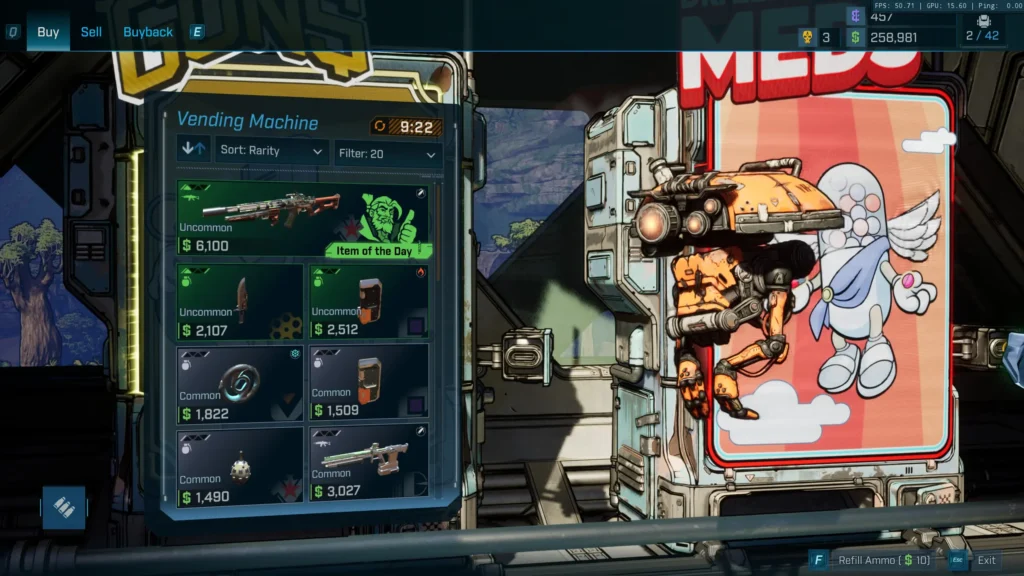Image resolution: width=1024 pixels, height=576 pixels.
Task: Open the Buyback tab
Action: (148, 32)
